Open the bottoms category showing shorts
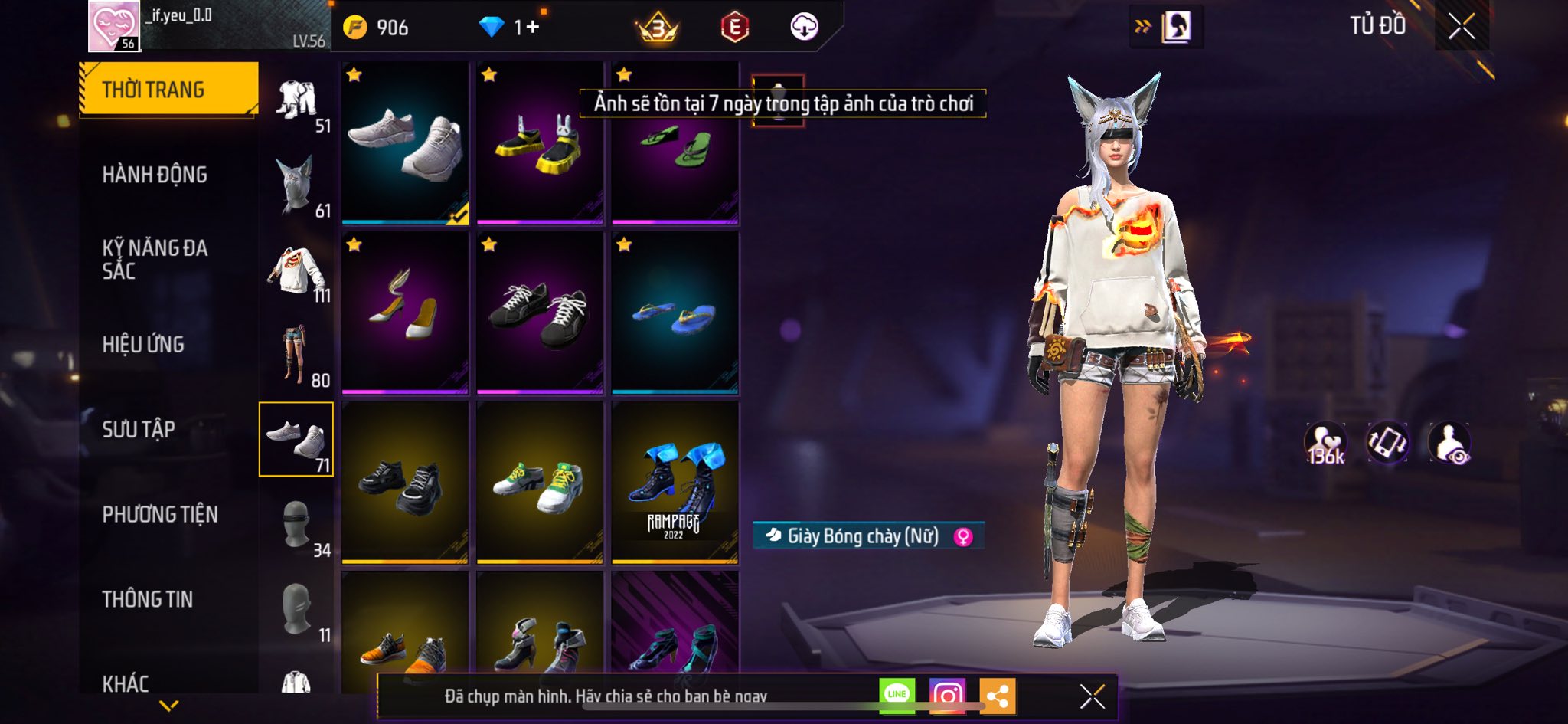The height and width of the screenshot is (724, 1568). click(x=297, y=355)
